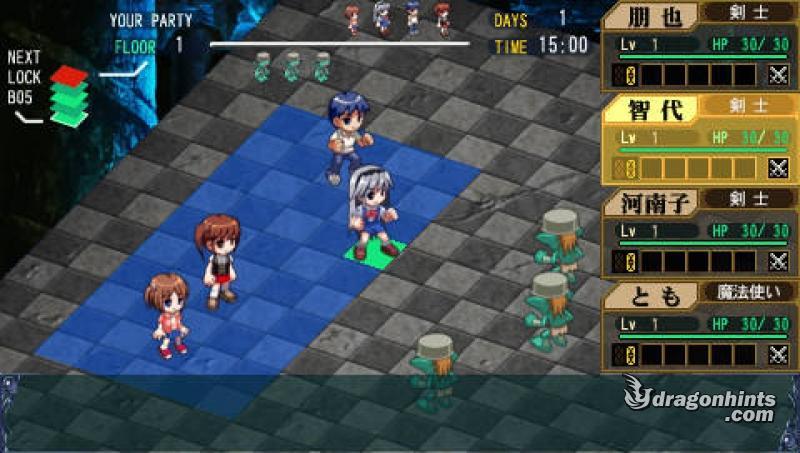Click the stacked floor layers indicator icon

69,96
